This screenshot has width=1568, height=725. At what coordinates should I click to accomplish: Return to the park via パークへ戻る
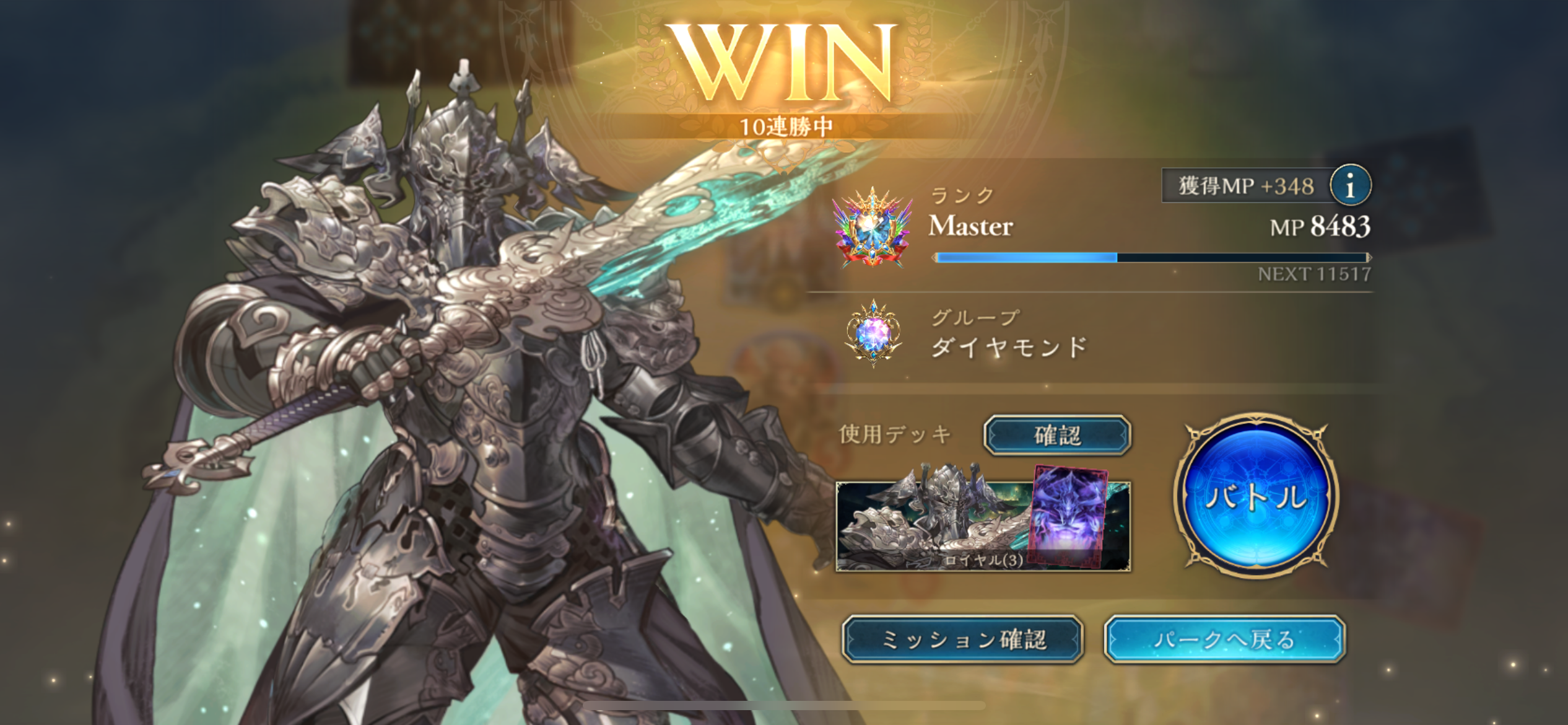(1224, 639)
